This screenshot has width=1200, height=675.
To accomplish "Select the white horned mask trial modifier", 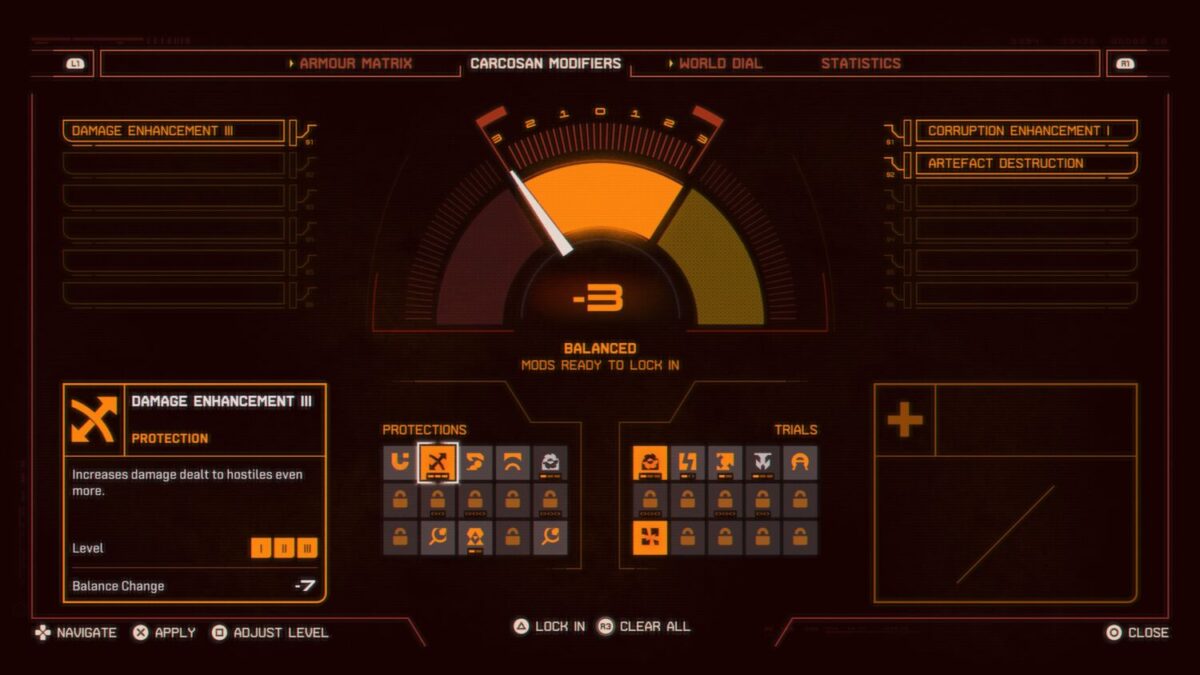I will 763,462.
